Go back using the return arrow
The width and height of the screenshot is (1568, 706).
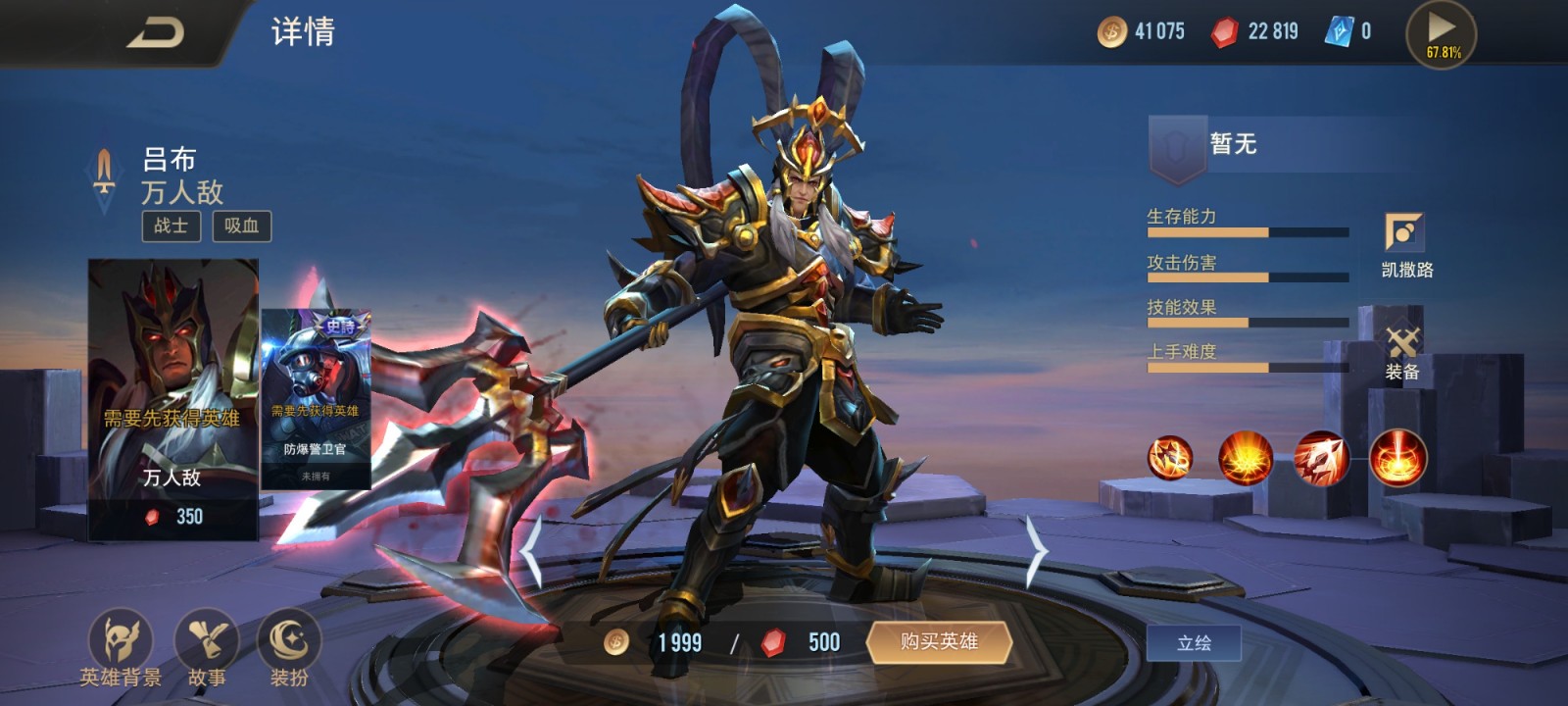[157, 32]
